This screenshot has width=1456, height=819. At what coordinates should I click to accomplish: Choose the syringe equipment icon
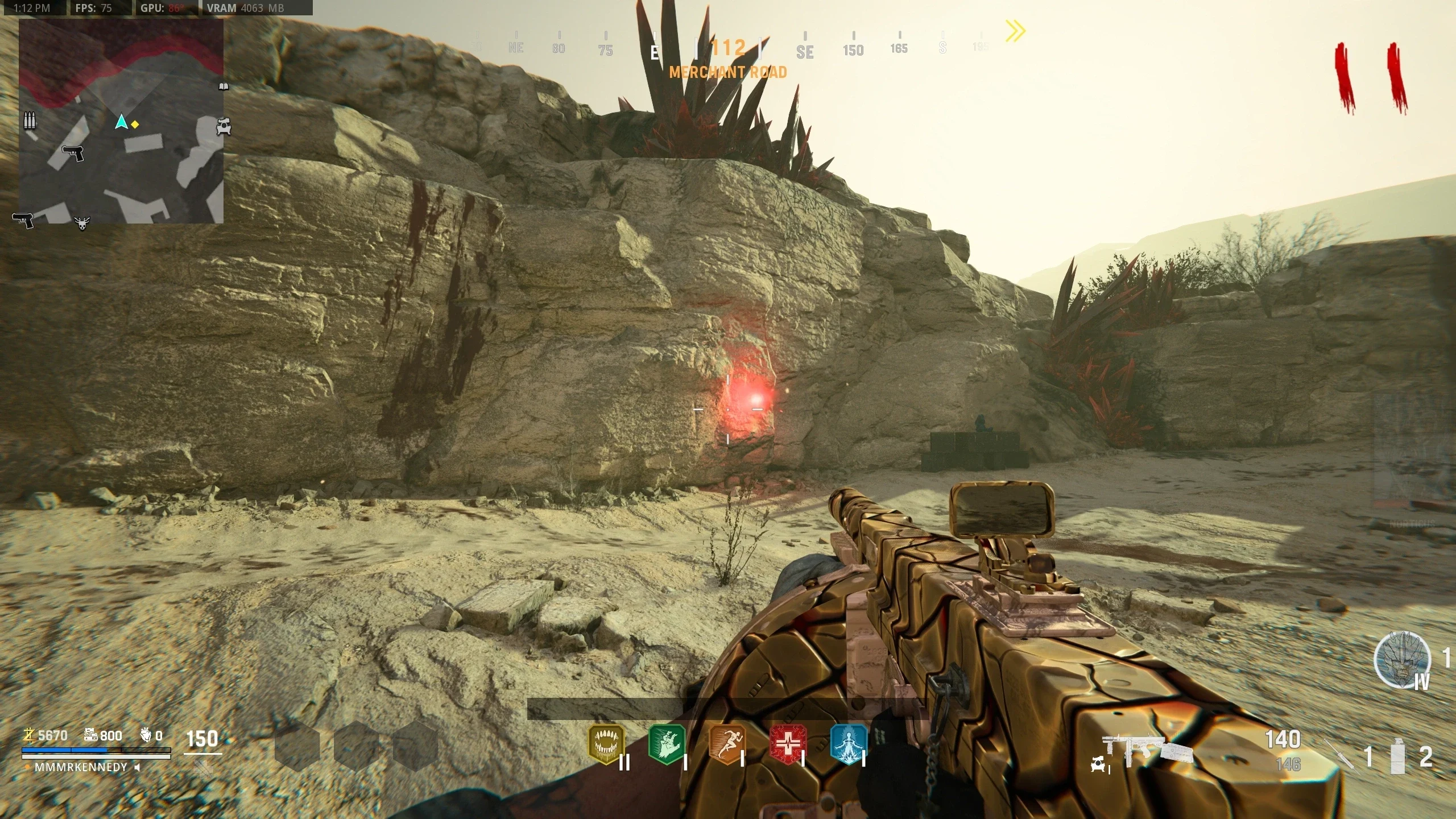(x=1342, y=756)
